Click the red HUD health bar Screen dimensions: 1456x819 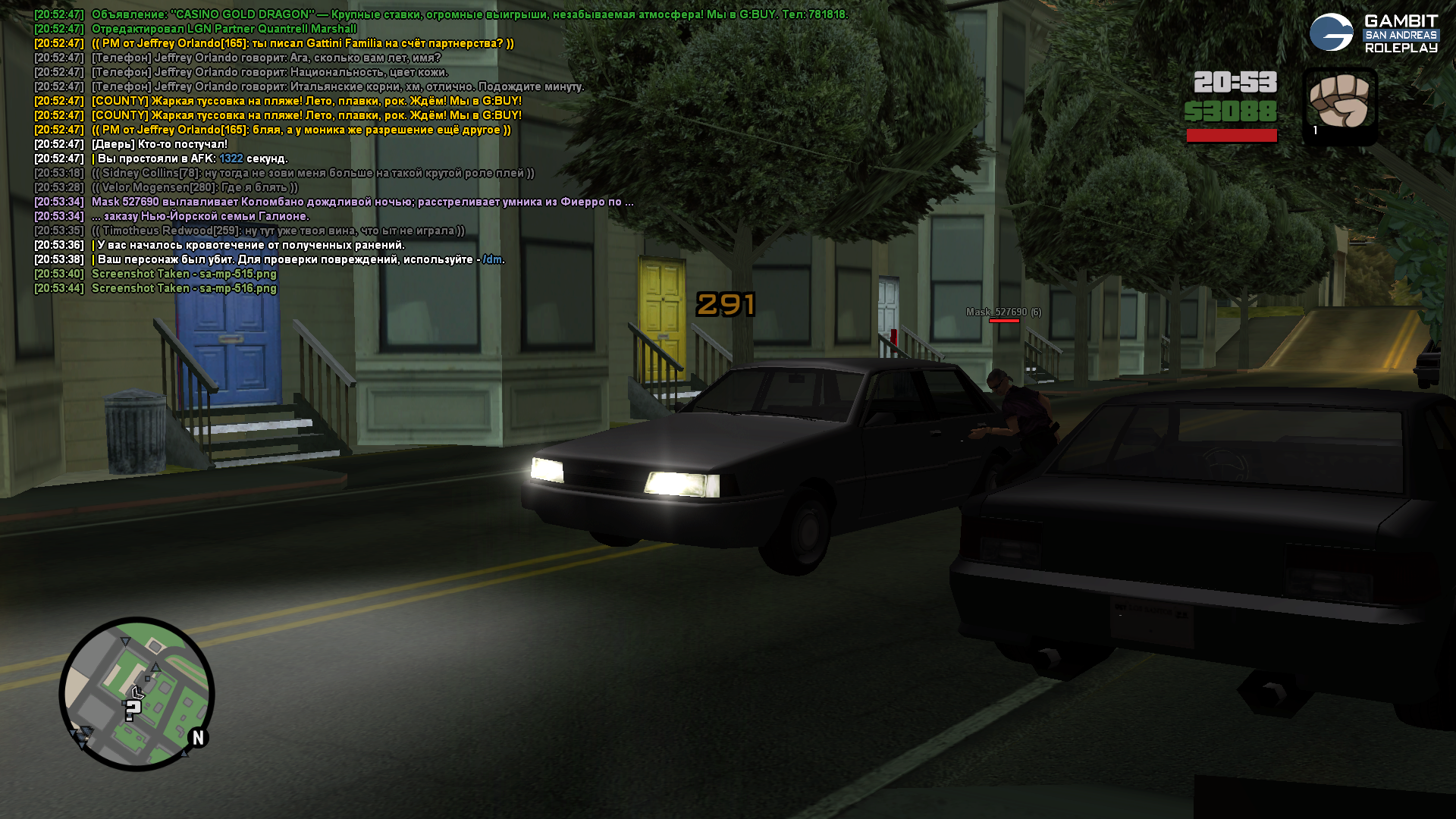(1231, 136)
